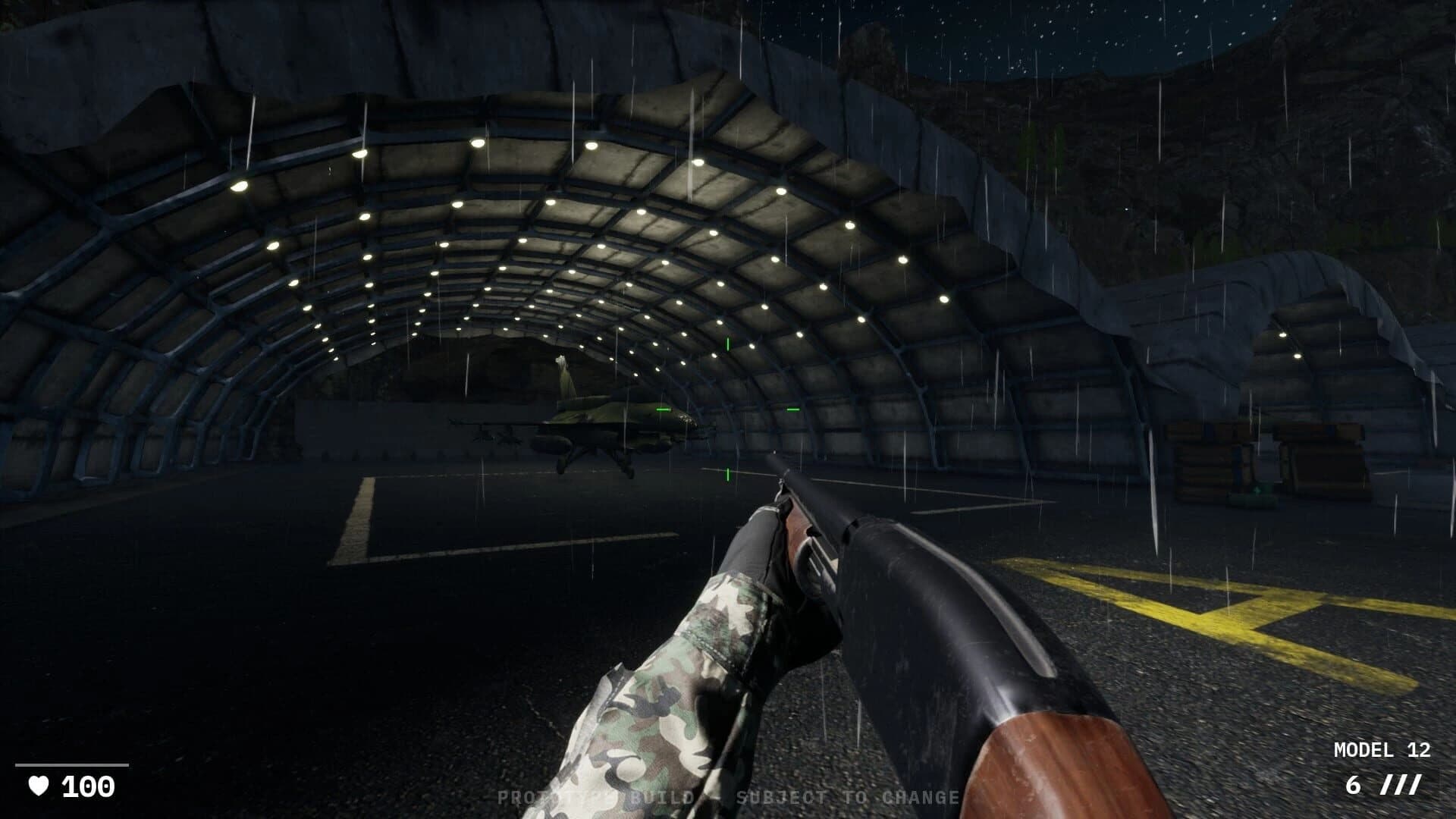
Task: Click the green crosshair center marker
Action: pyautogui.click(x=728, y=409)
